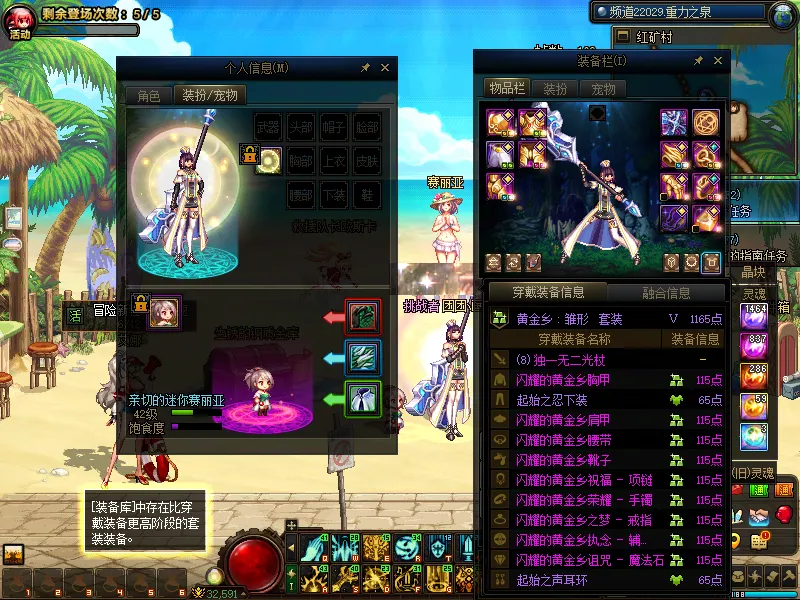The width and height of the screenshot is (800, 600).
Task: Select the magic circle title equipment slot
Action: [706, 123]
